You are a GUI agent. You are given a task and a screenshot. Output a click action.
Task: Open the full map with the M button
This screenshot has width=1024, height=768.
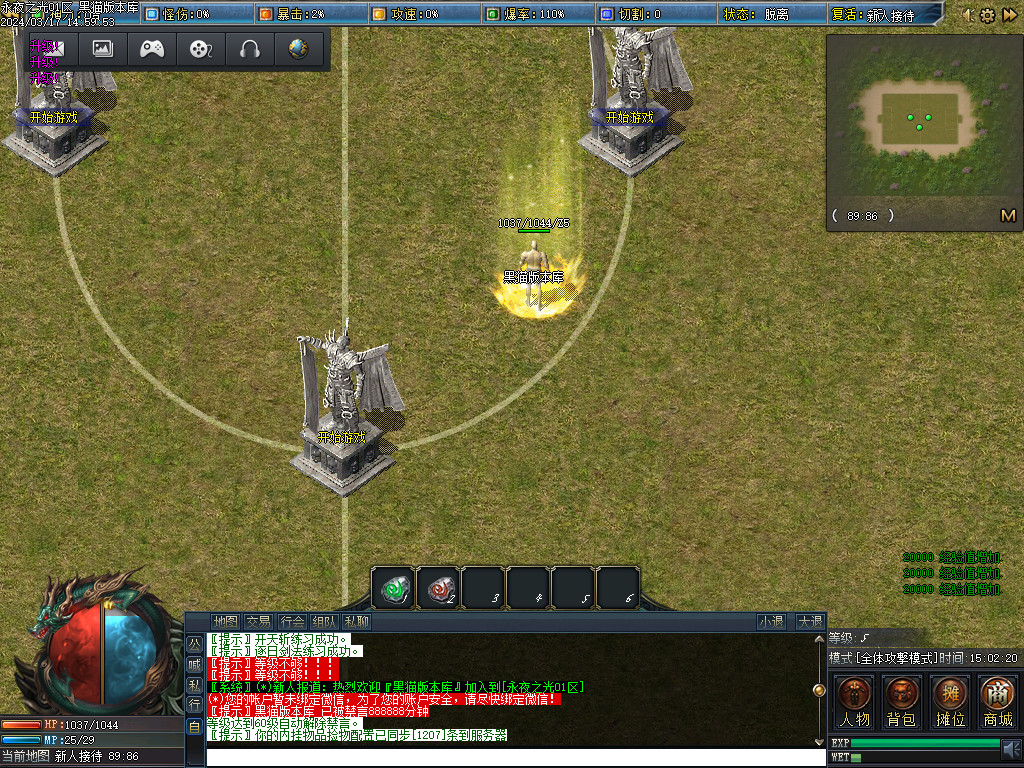(1007, 215)
